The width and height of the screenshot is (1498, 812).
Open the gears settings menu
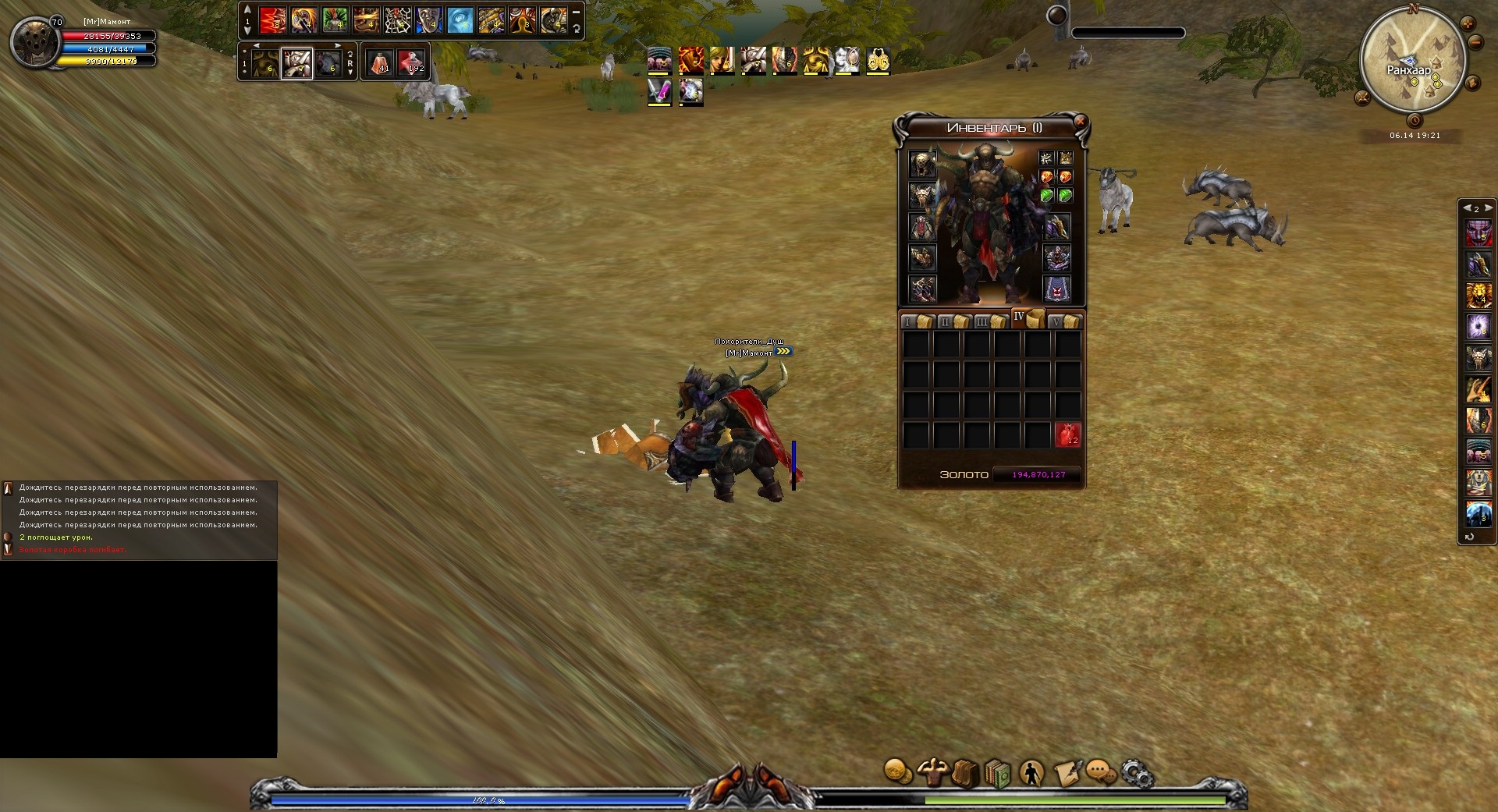pos(1136,774)
